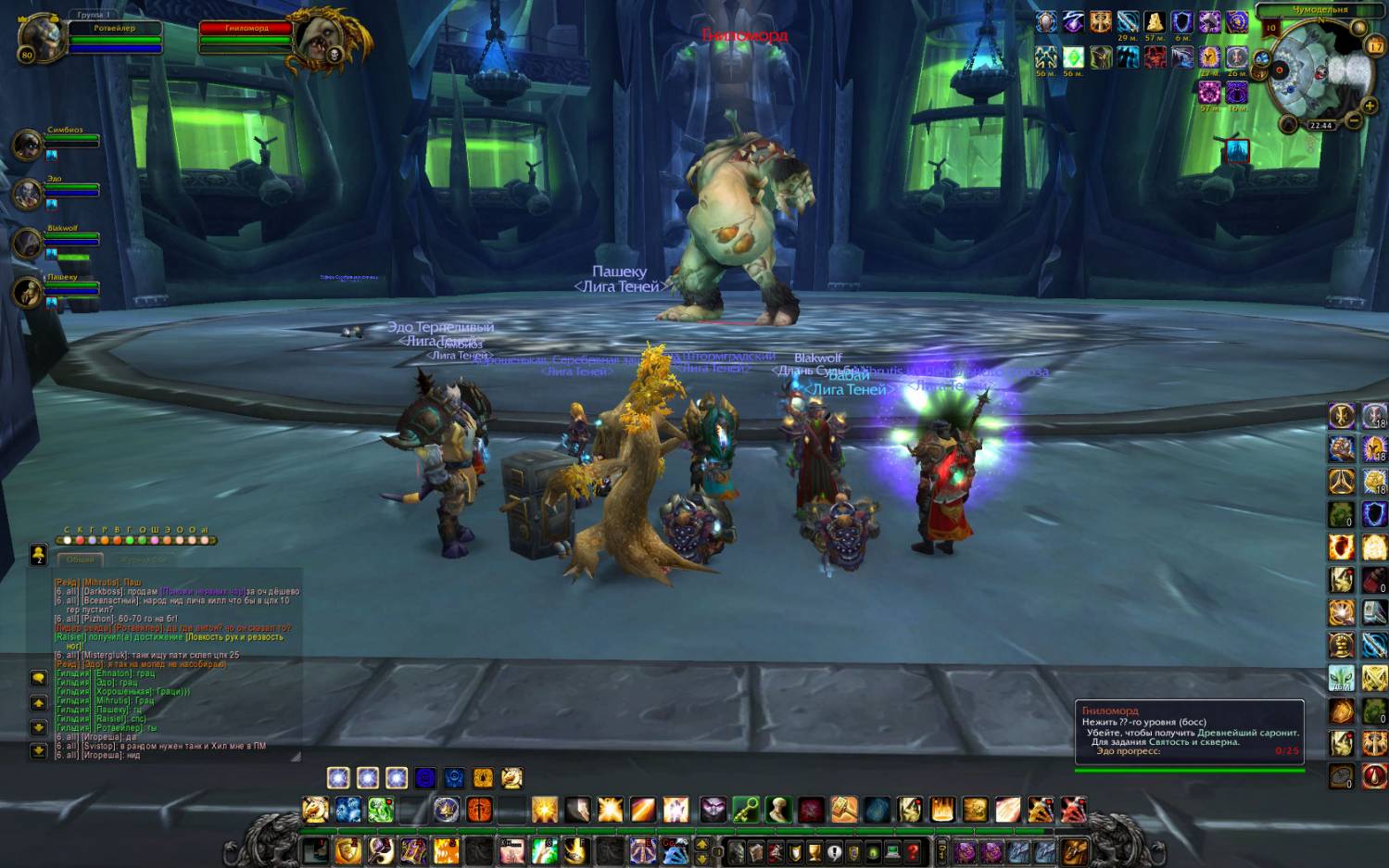Click the player portrait frame Ротвейлер
Viewport: 1389px width, 868px height.
41,38
